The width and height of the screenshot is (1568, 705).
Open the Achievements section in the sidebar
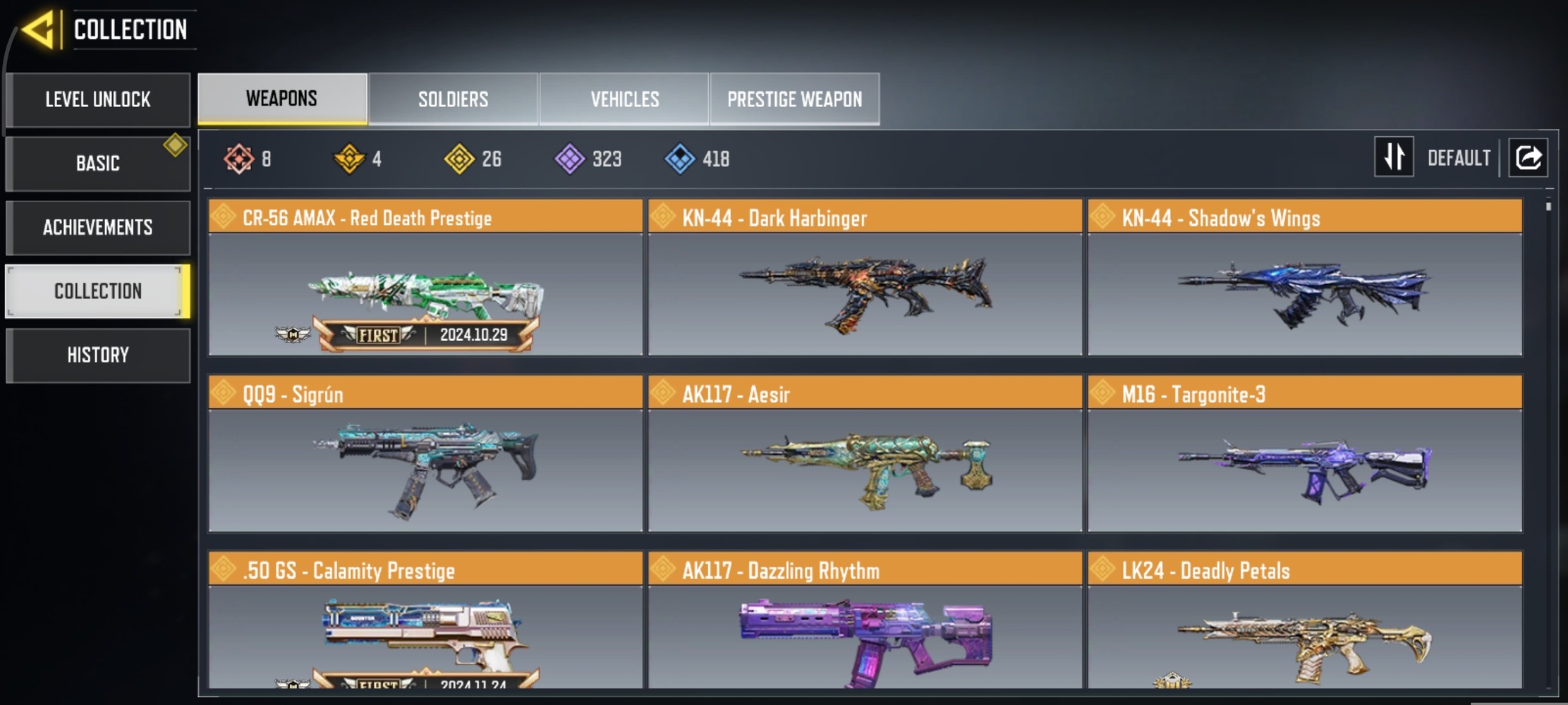[98, 227]
